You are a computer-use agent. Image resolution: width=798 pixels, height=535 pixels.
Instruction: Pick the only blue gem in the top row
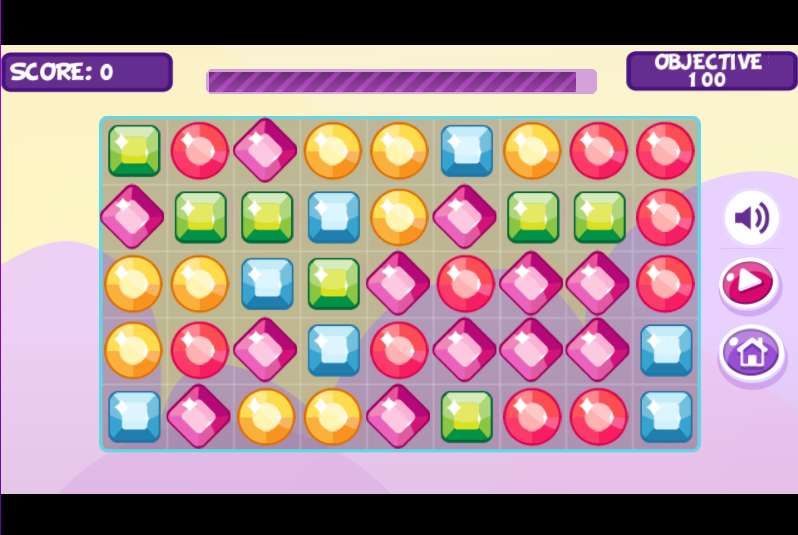click(467, 150)
